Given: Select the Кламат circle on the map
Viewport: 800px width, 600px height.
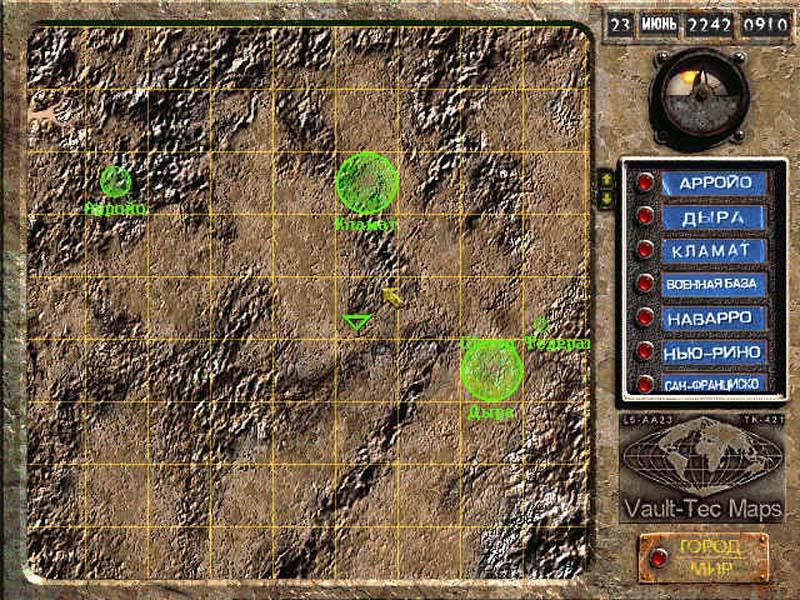Looking at the screenshot, I should (x=367, y=183).
